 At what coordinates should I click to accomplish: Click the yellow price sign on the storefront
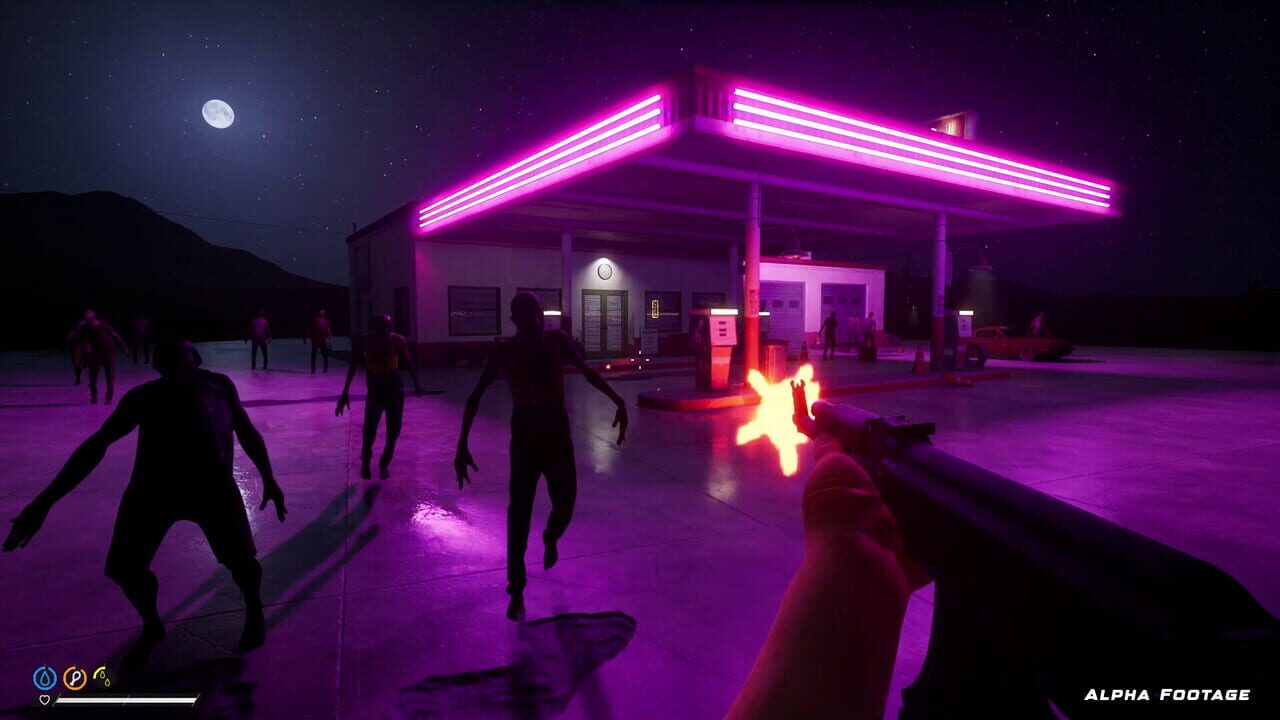point(655,307)
